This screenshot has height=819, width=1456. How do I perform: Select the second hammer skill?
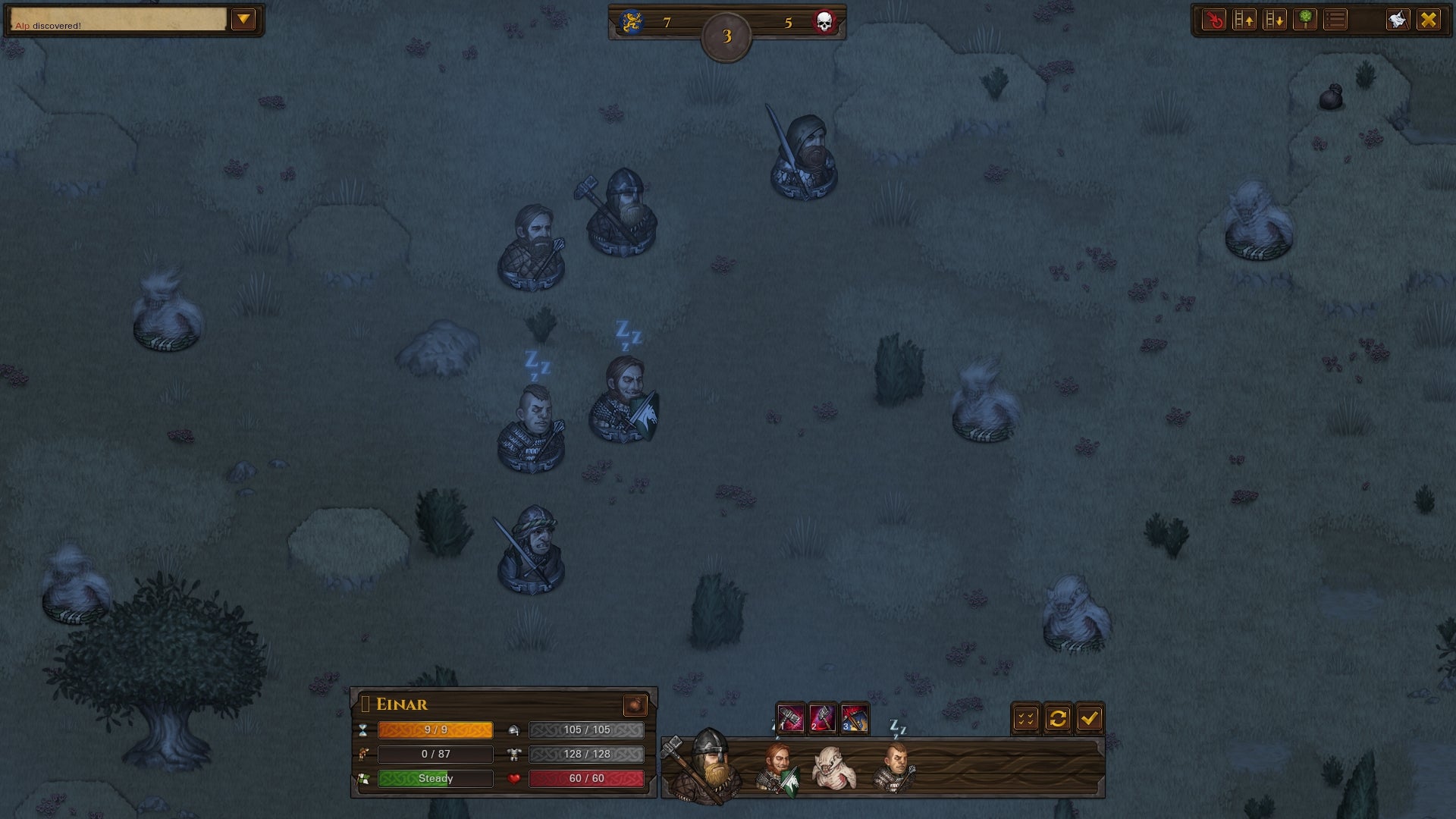click(822, 718)
